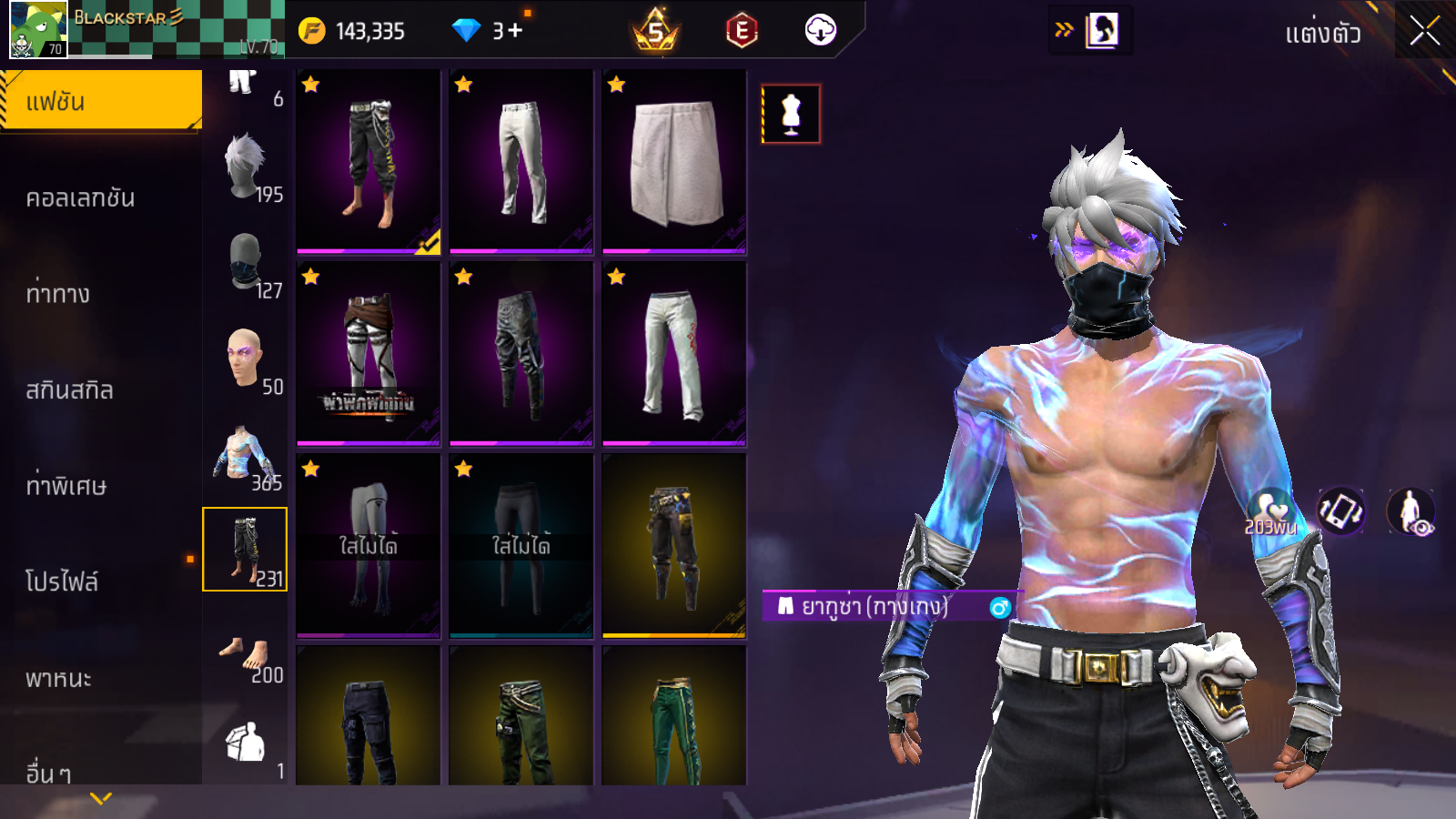Open the ท่าพิเศษ tab
This screenshot has width=1456, height=819.
66,486
